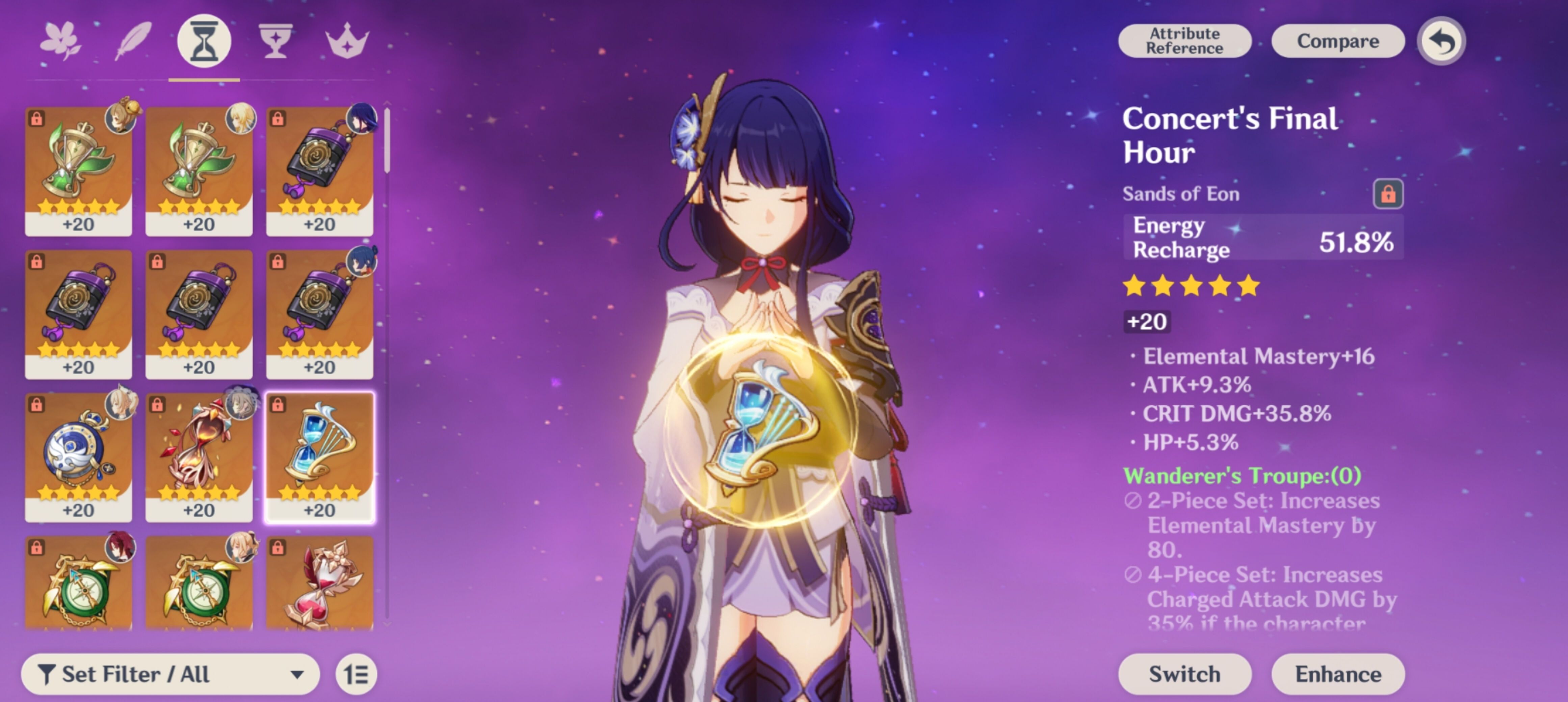This screenshot has height=702, width=1568.
Task: Select the Plume of Death feather icon
Action: 134,39
